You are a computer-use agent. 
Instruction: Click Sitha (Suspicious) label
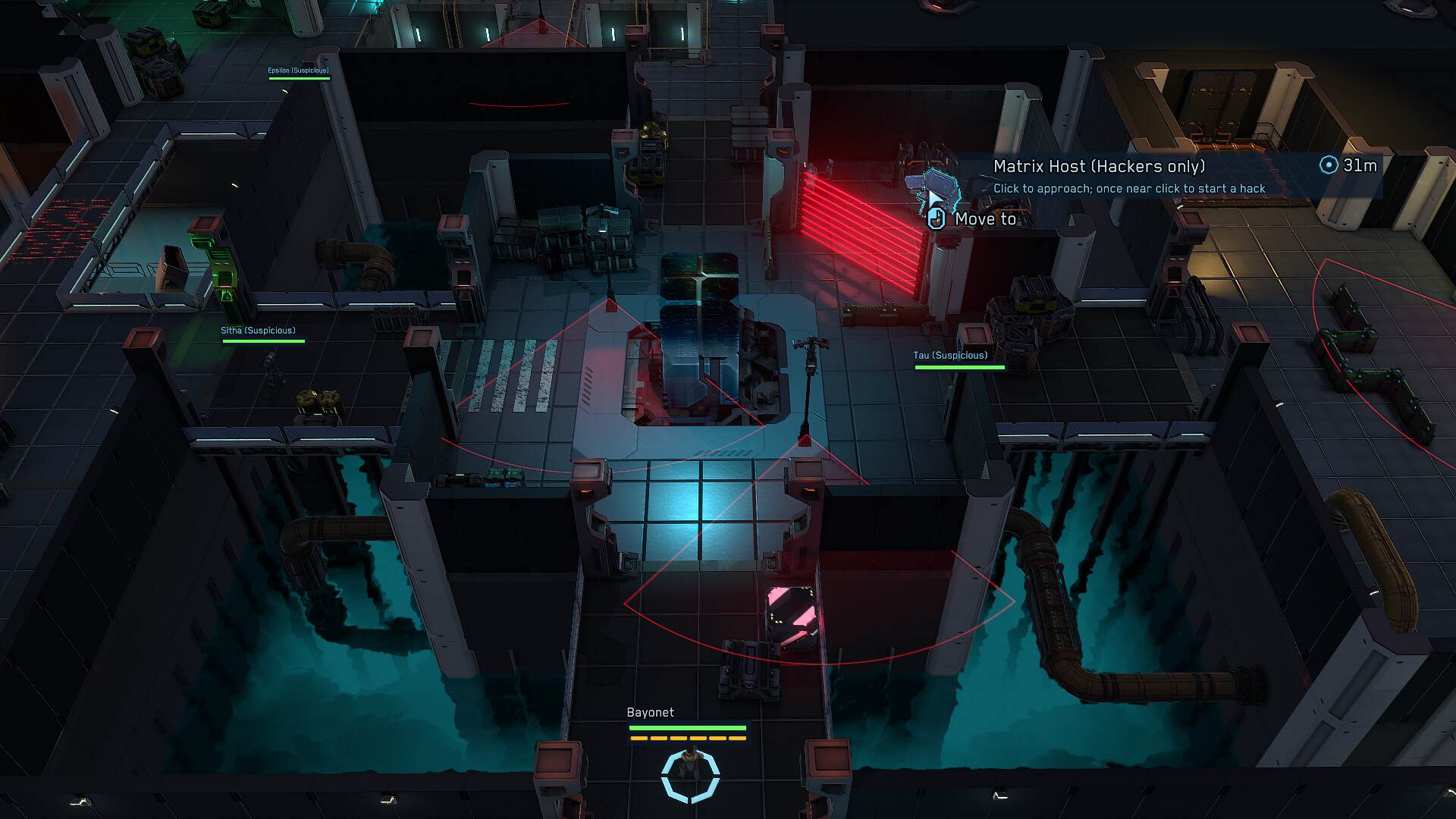[258, 331]
